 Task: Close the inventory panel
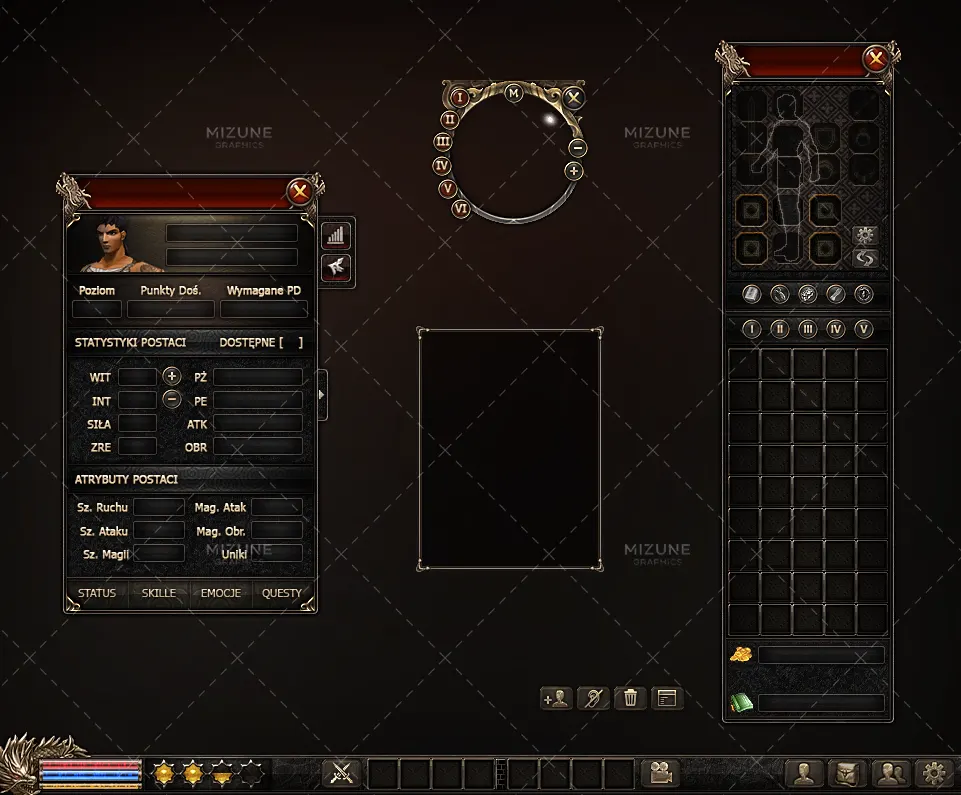click(876, 59)
